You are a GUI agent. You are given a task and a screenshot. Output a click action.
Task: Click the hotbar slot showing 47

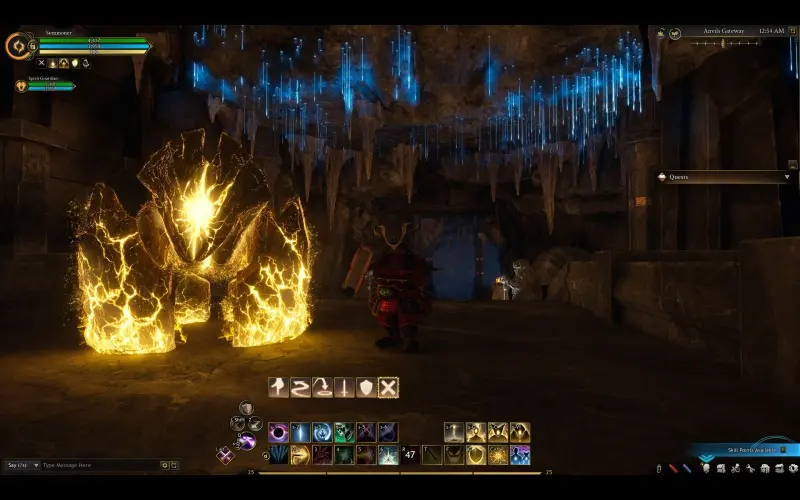410,455
